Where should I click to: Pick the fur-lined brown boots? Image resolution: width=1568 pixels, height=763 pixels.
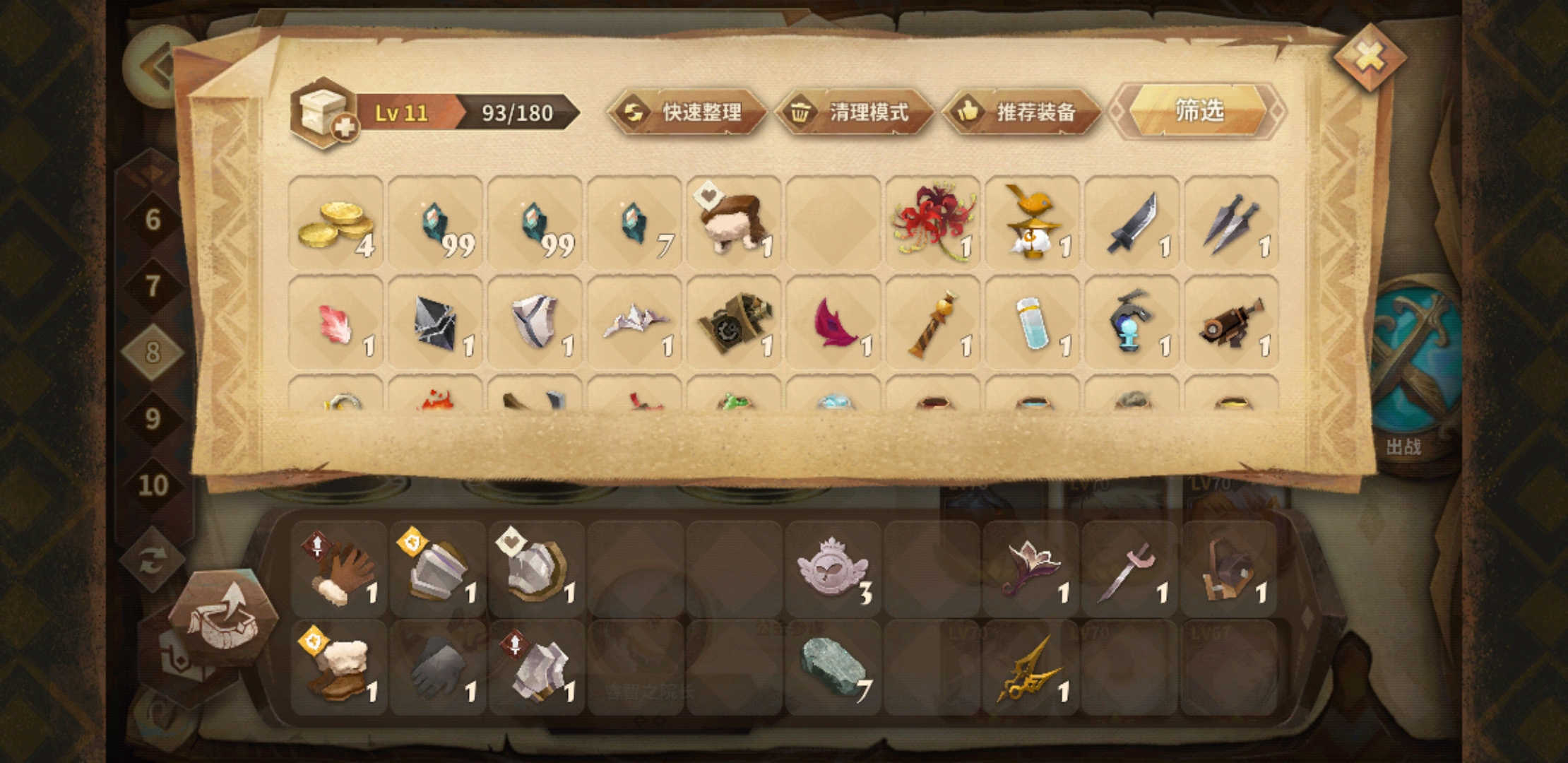[339, 668]
